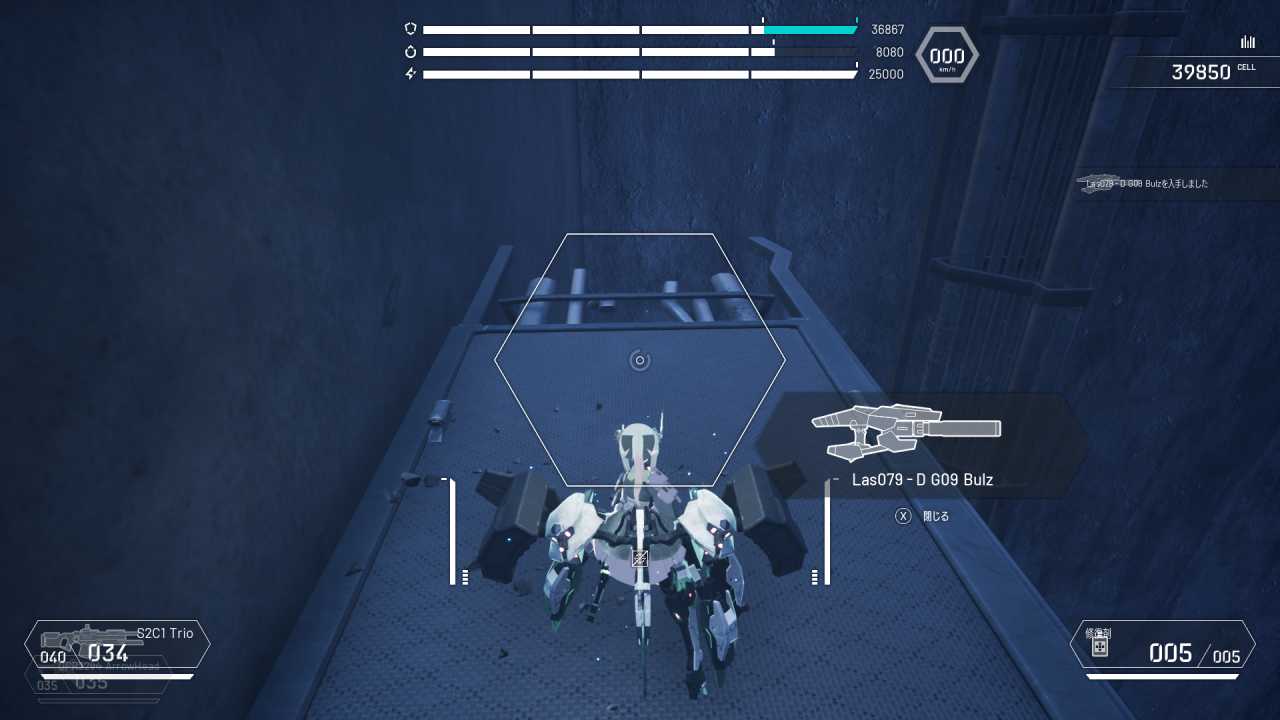Click the armor icon on the second gauge
The image size is (1280, 720).
coord(409,51)
